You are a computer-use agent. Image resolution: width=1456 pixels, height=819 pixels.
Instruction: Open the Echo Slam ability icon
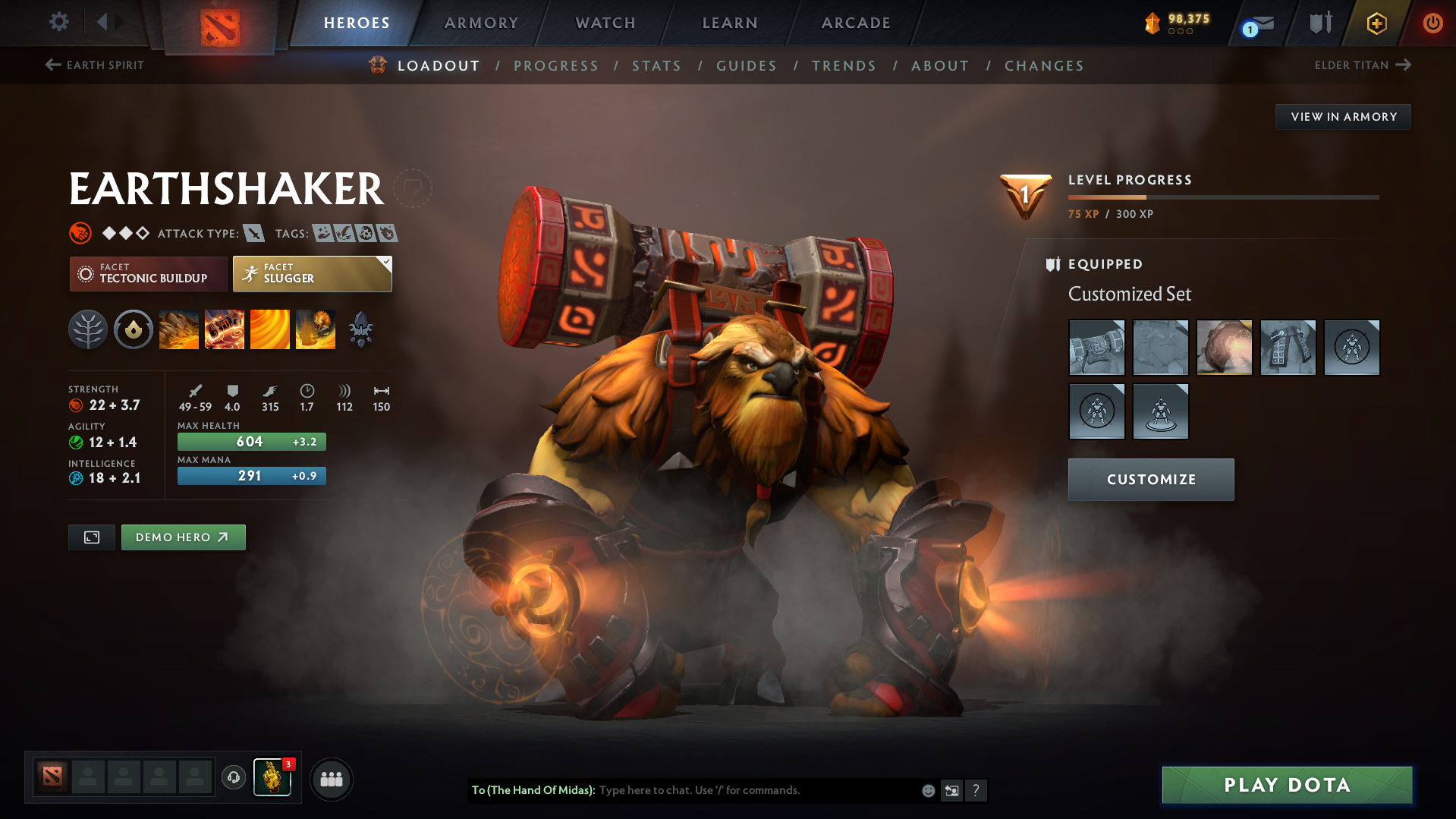tap(316, 329)
